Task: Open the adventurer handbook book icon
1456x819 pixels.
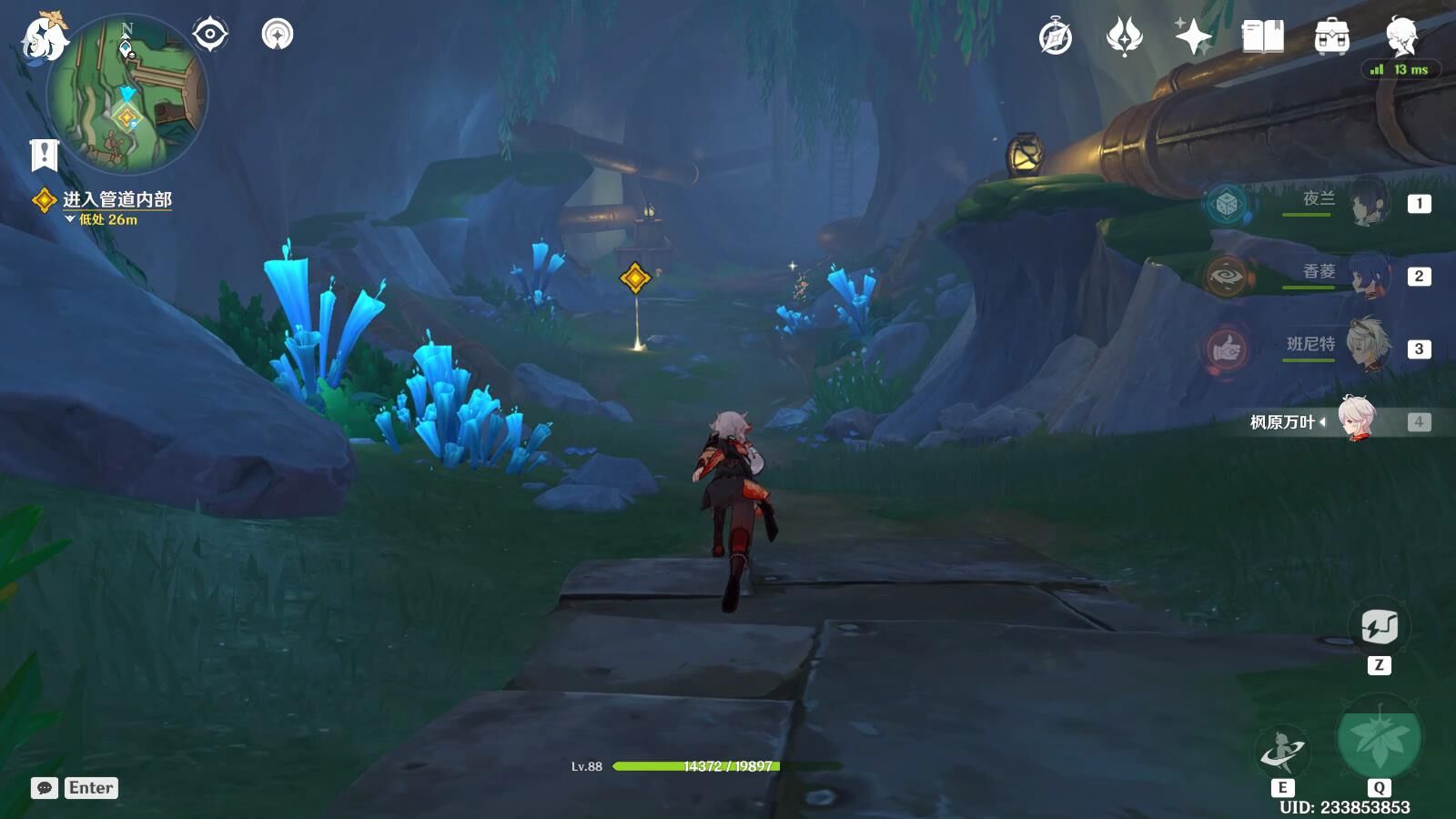Action: tap(1263, 37)
